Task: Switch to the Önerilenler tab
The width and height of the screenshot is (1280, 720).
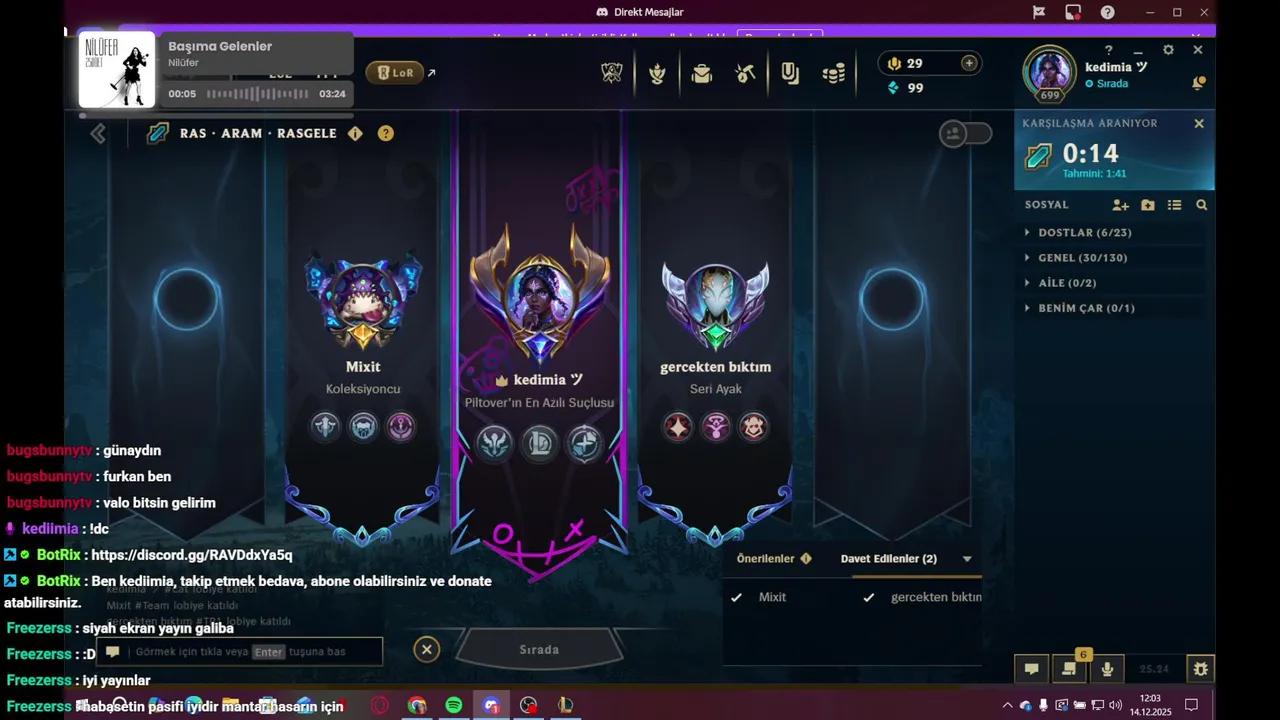Action: tap(766, 558)
